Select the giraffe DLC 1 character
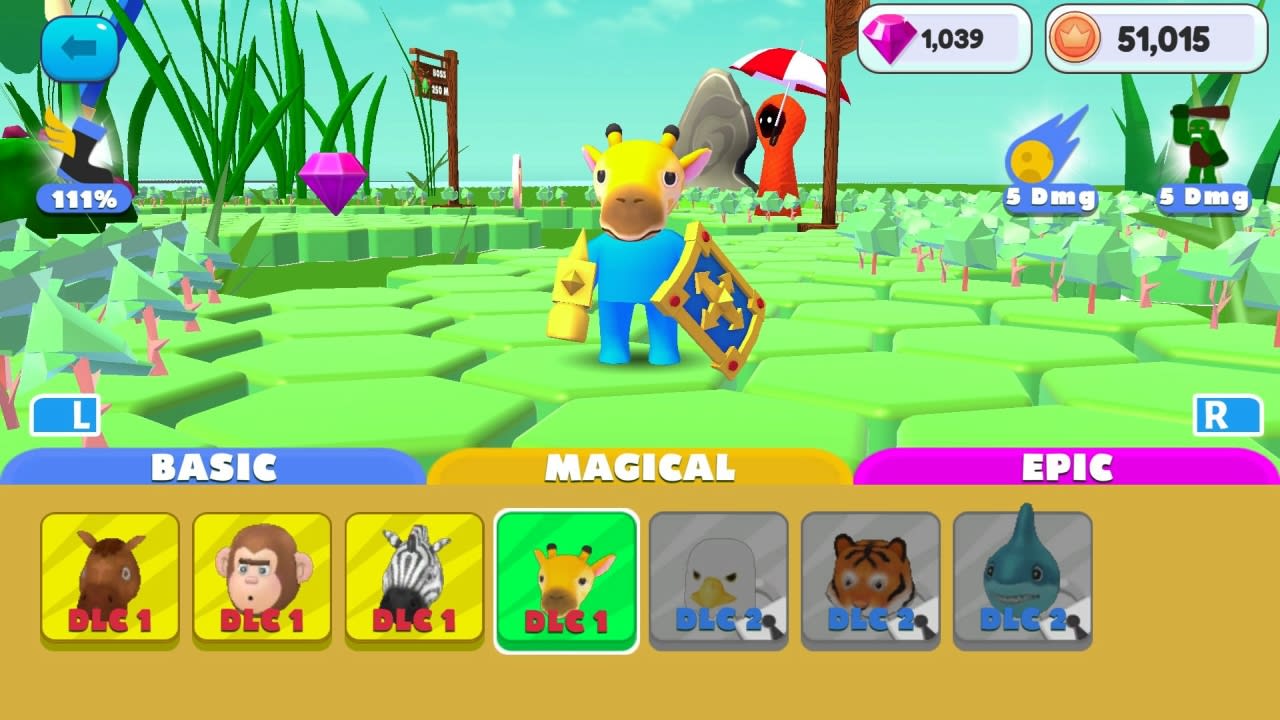 point(566,577)
